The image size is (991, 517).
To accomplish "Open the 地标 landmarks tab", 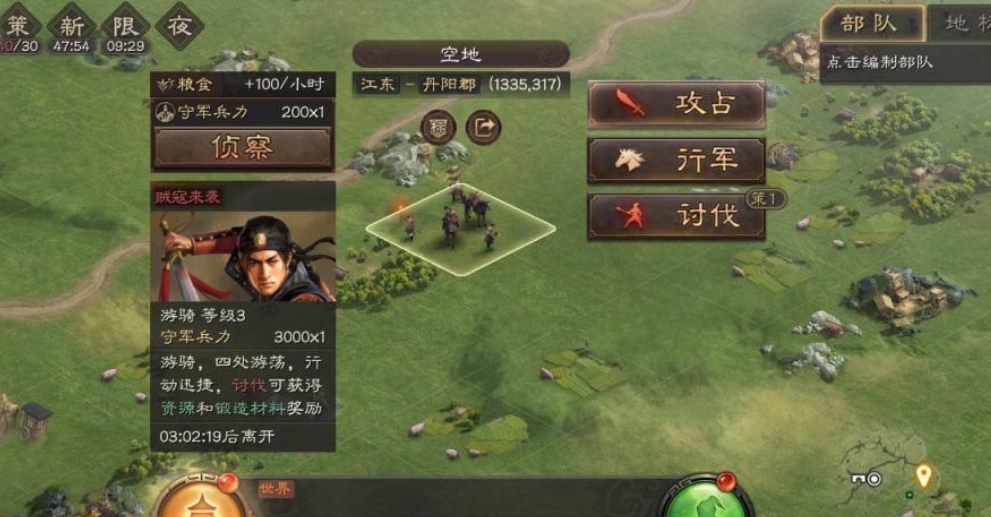I will pyautogui.click(x=960, y=23).
